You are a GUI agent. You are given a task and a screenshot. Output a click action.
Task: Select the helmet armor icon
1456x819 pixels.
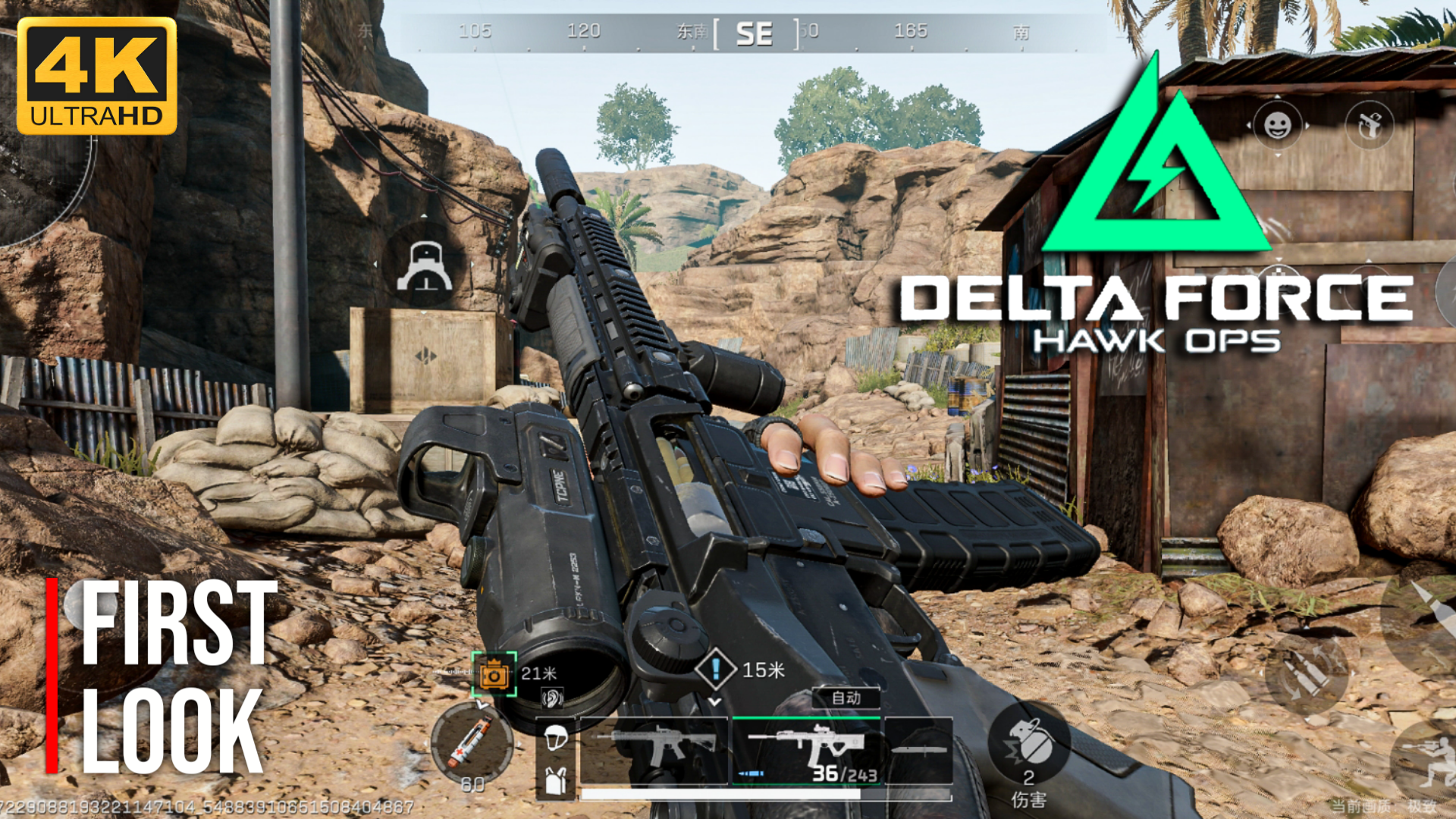[554, 736]
